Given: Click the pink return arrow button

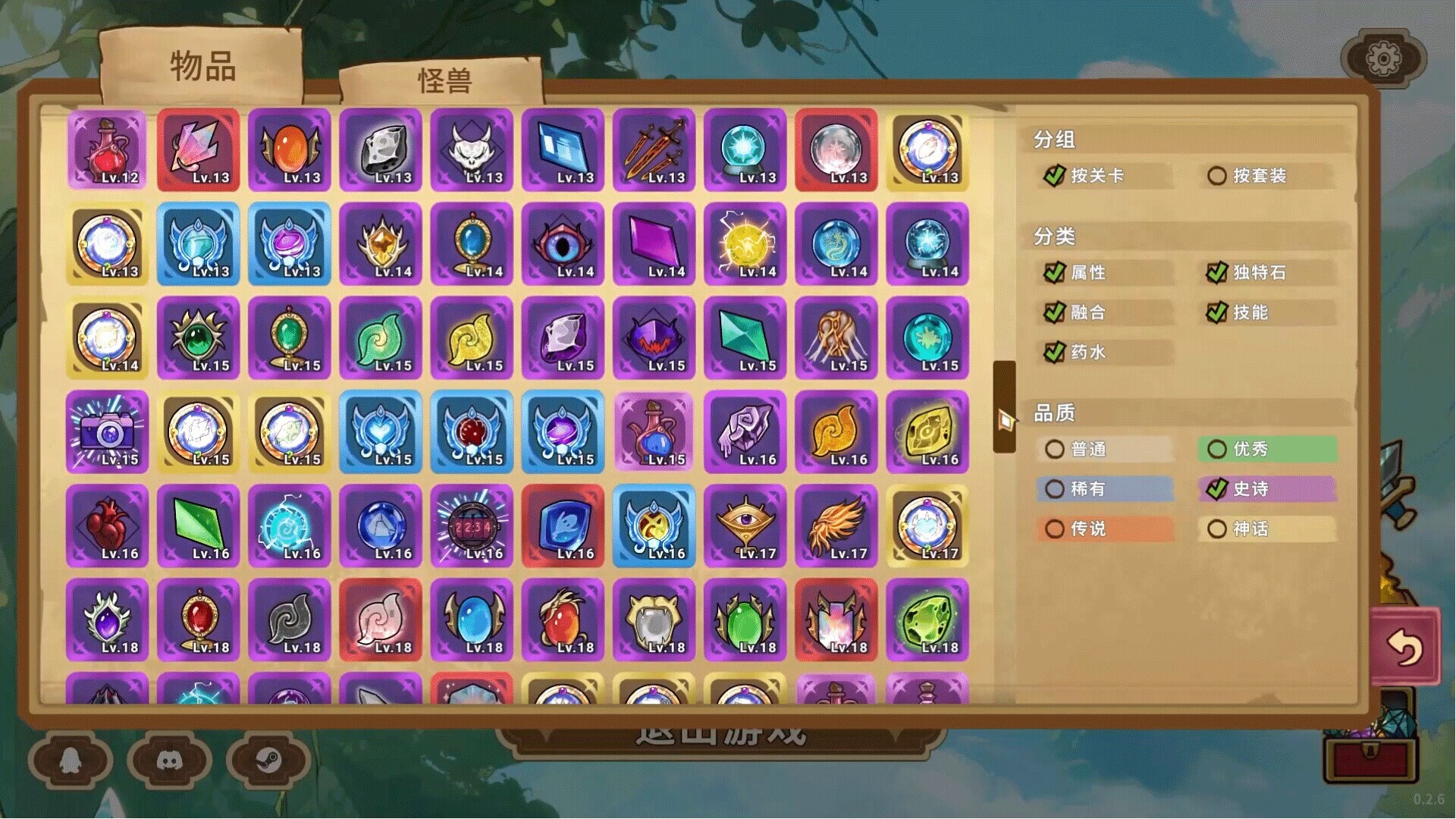Looking at the screenshot, I should point(1407,645).
